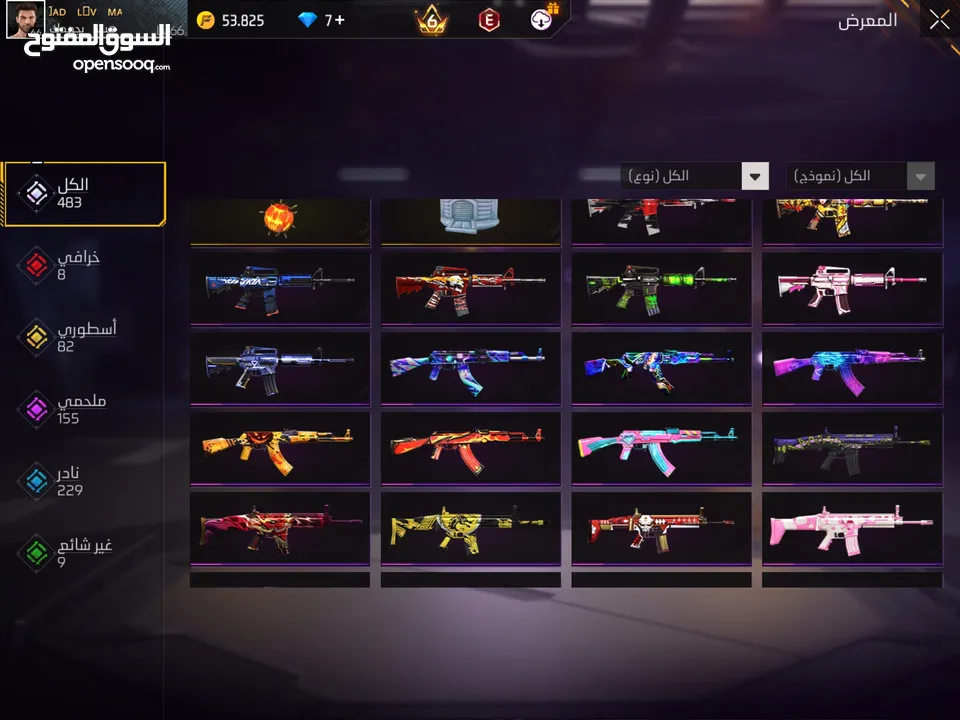960x720 pixels.
Task: Open the weapon type filter dropdown
Action: [x=694, y=176]
